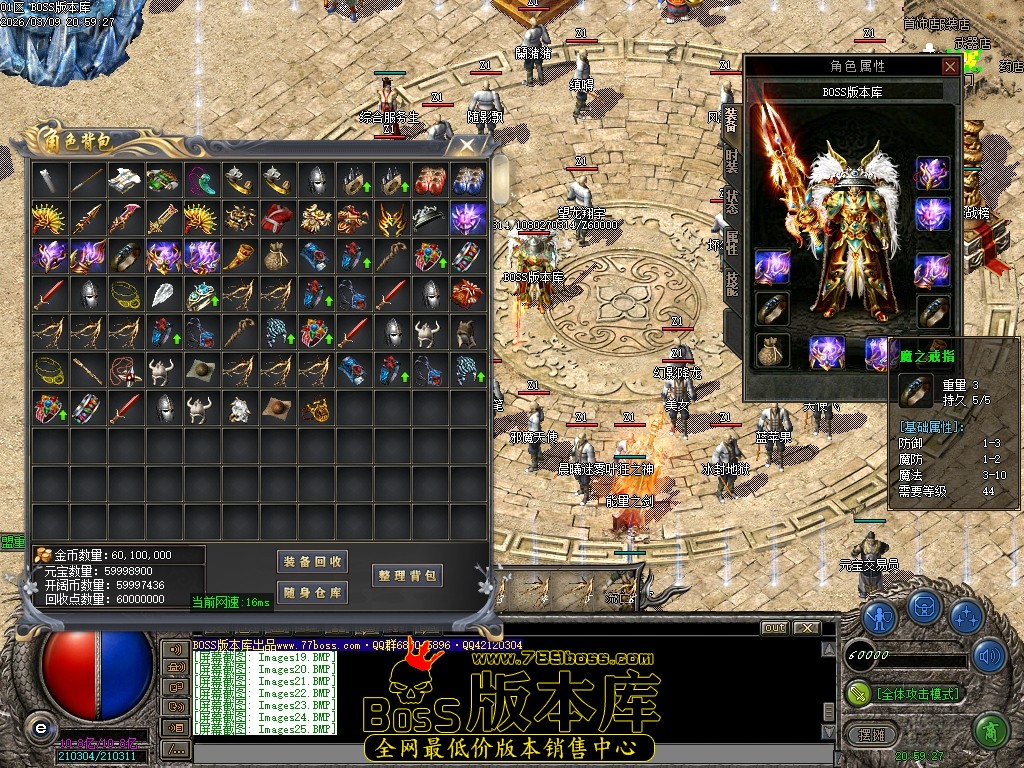
Task: Switch to the 时装 fashion tab
Action: tap(731, 160)
